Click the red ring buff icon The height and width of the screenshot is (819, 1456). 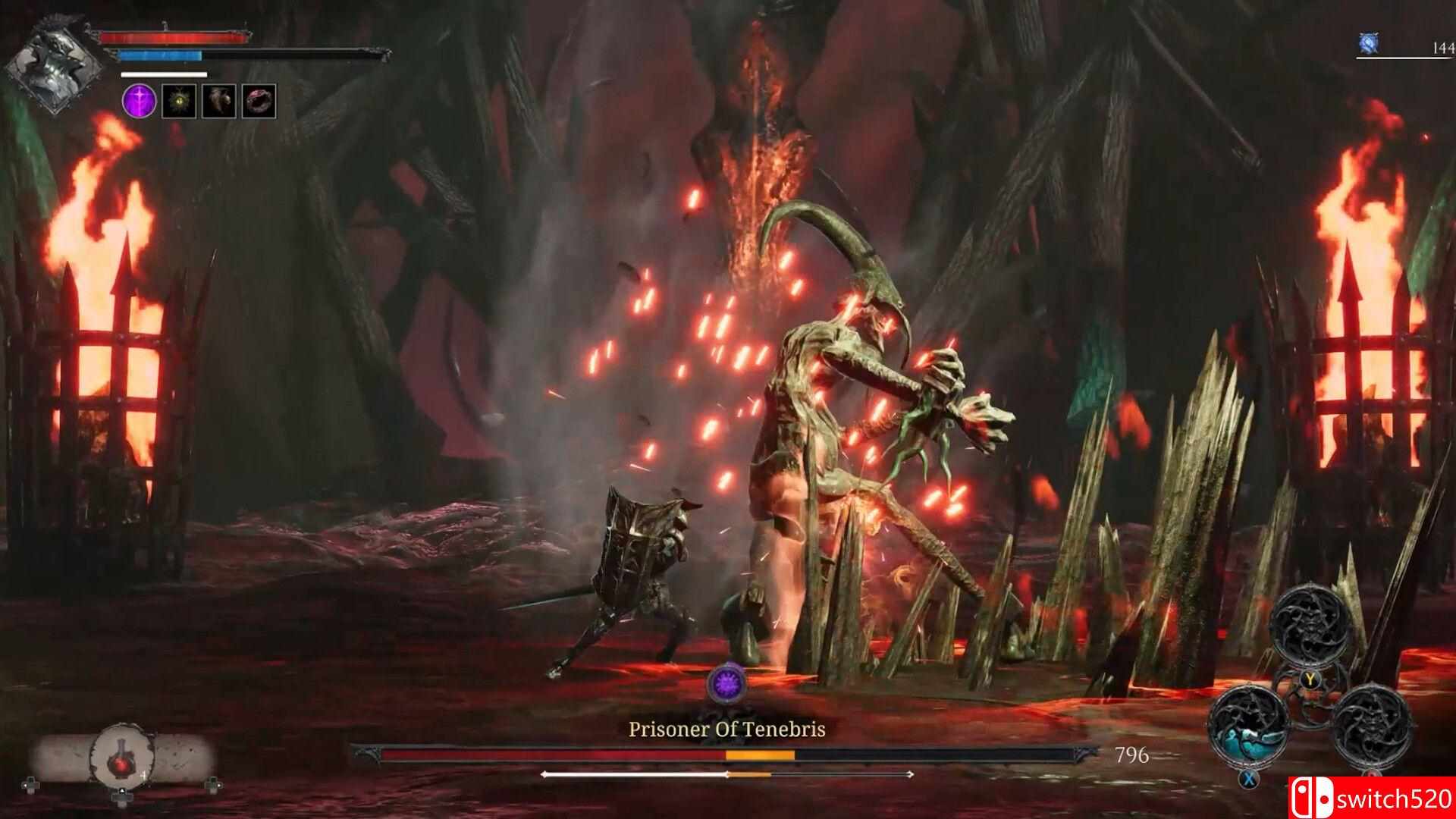point(259,101)
